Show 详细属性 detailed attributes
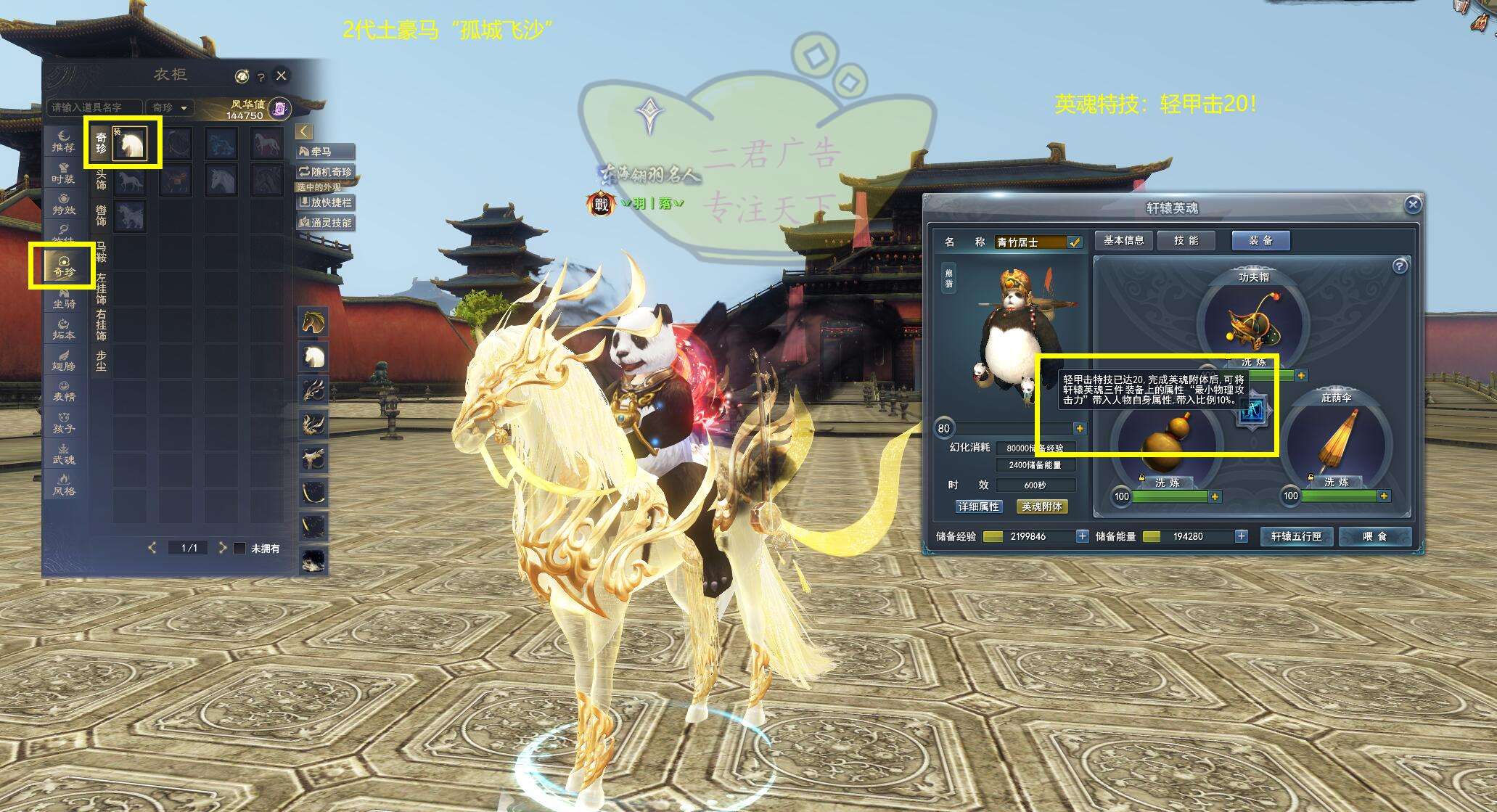This screenshot has width=1497, height=812. (979, 507)
